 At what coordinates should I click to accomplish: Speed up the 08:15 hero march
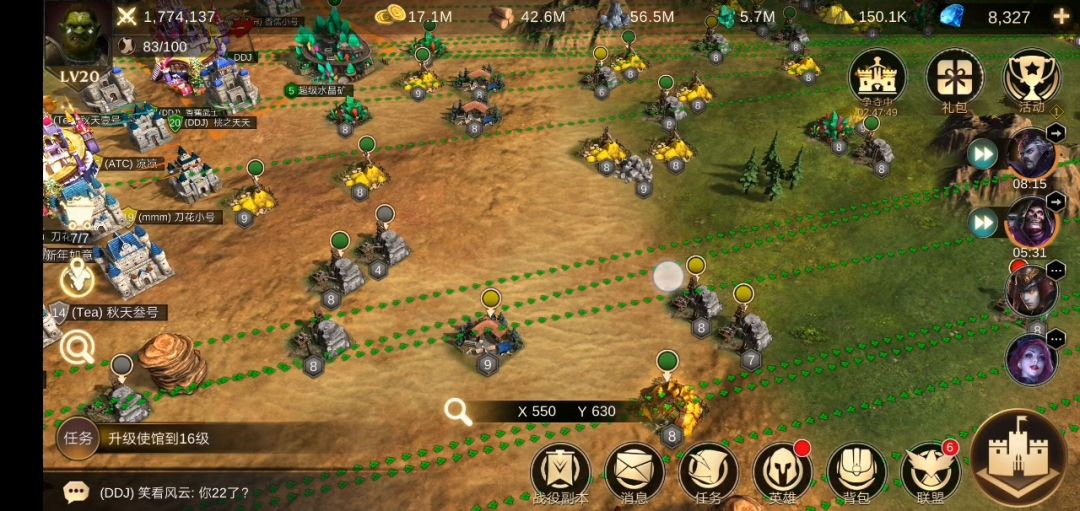click(x=982, y=154)
